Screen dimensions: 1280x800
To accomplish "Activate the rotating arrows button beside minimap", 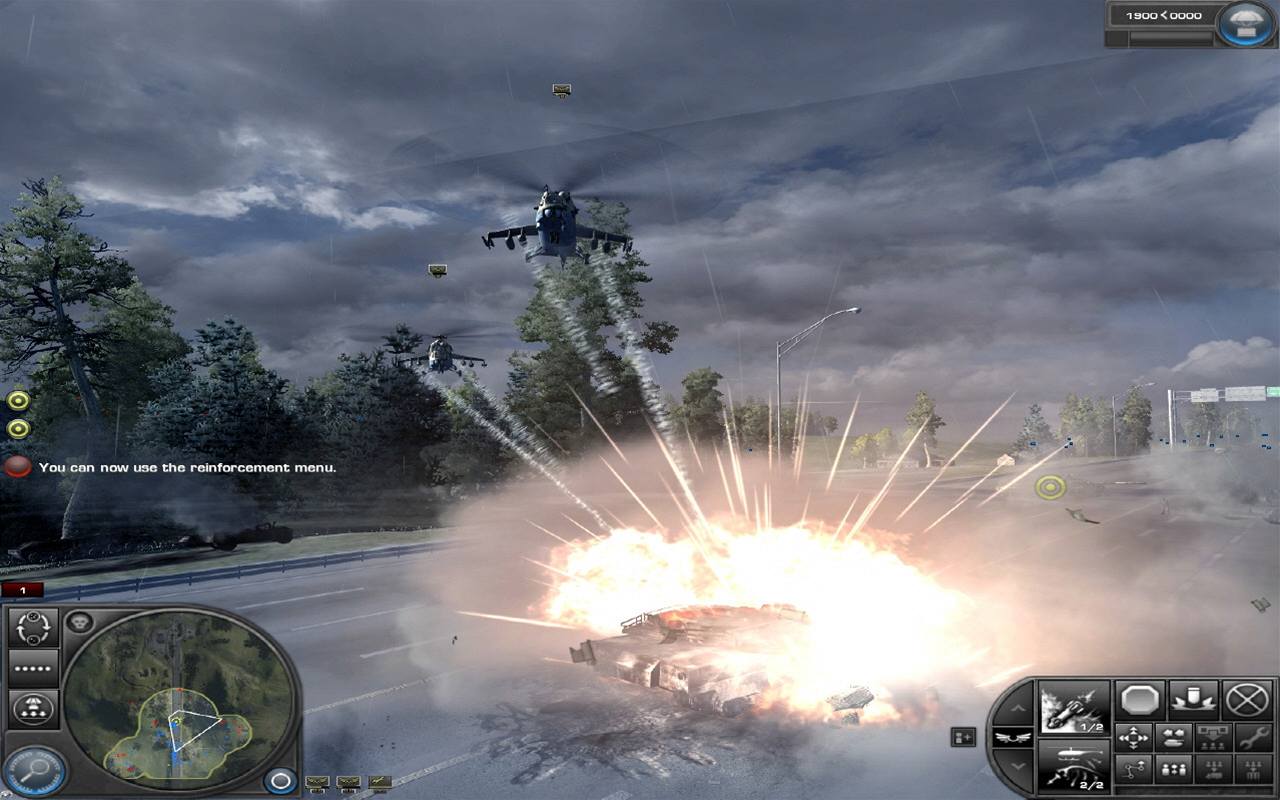I will click(x=33, y=628).
